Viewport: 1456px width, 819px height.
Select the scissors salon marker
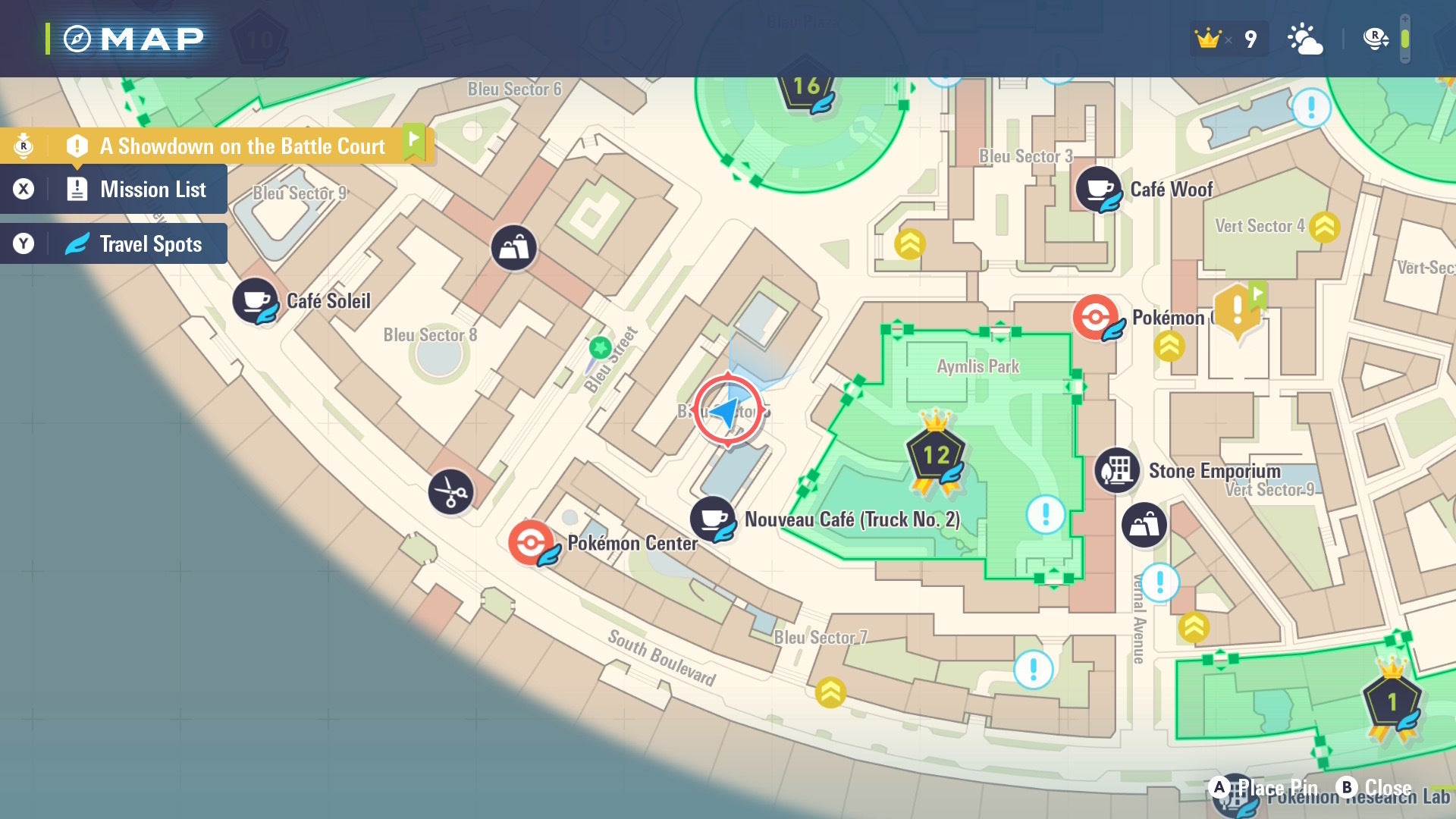(450, 492)
